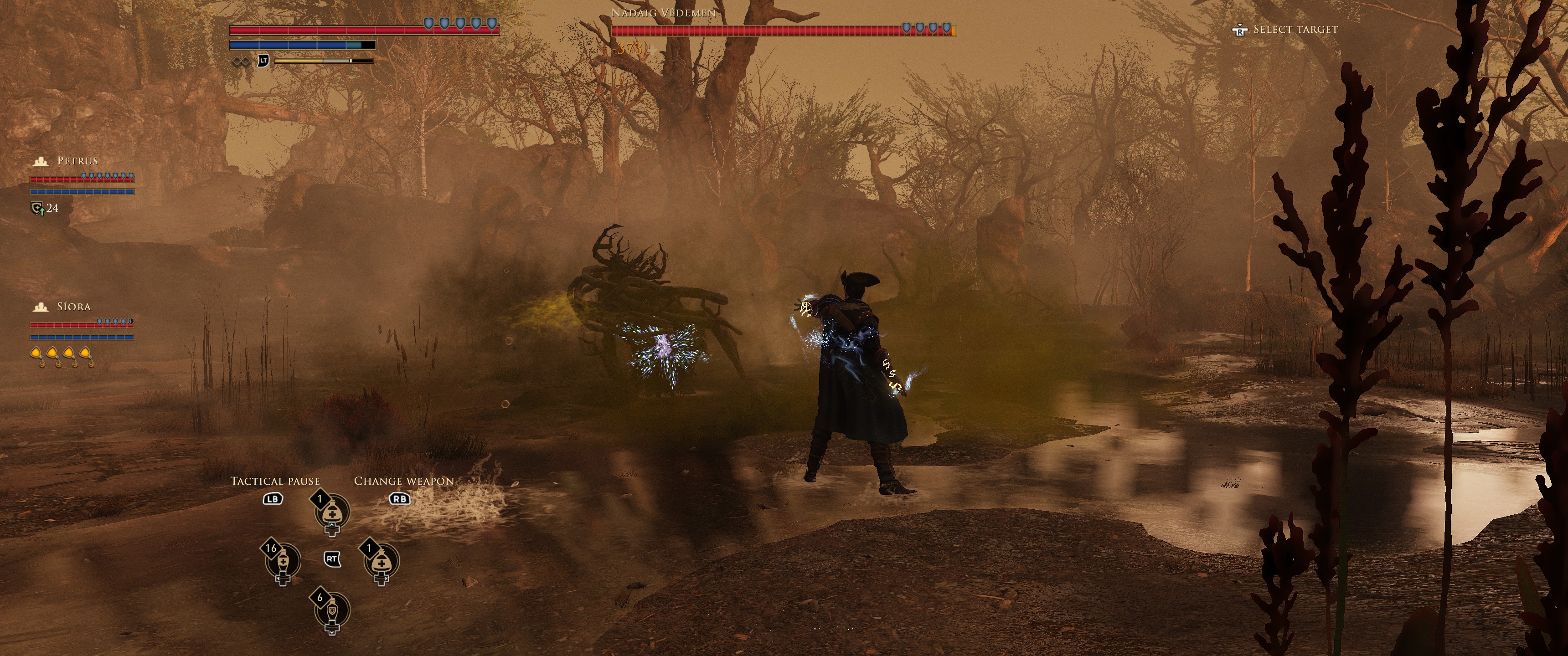Click Síora's party member portrait icon
1568x656 pixels.
pos(41,307)
